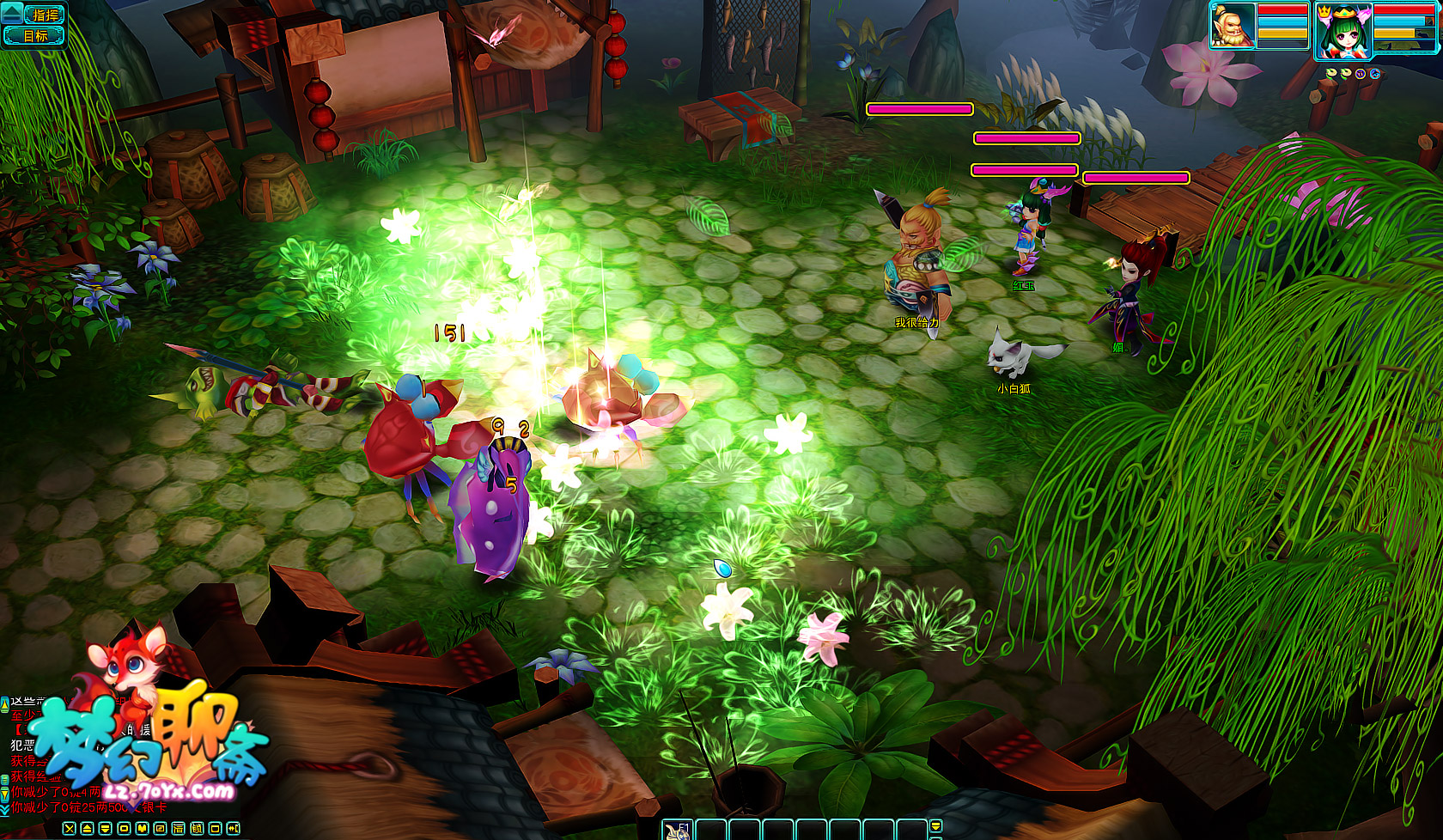Click the 目标 target button

34,36
